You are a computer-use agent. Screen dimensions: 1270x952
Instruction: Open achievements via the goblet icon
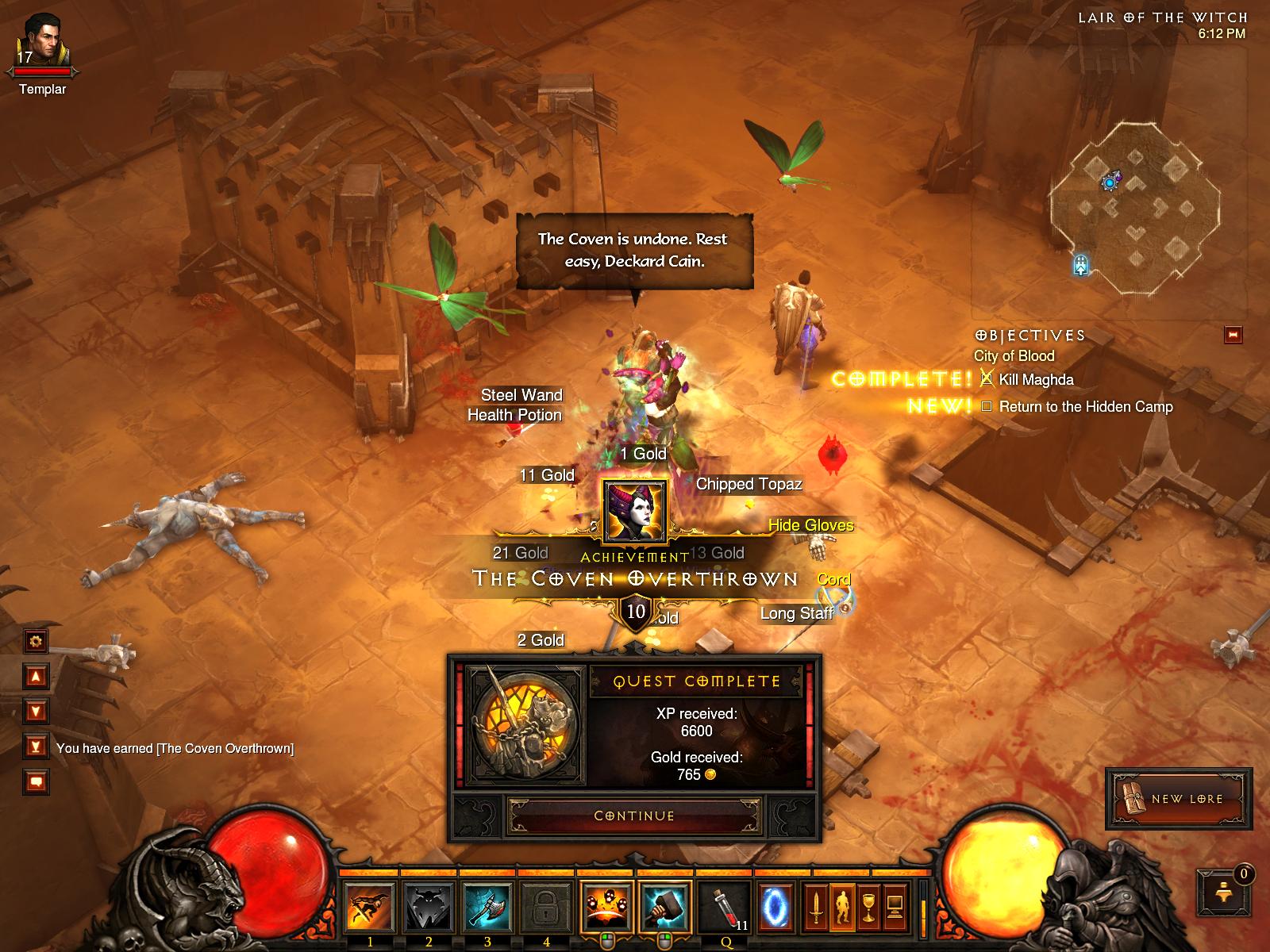coord(868,906)
